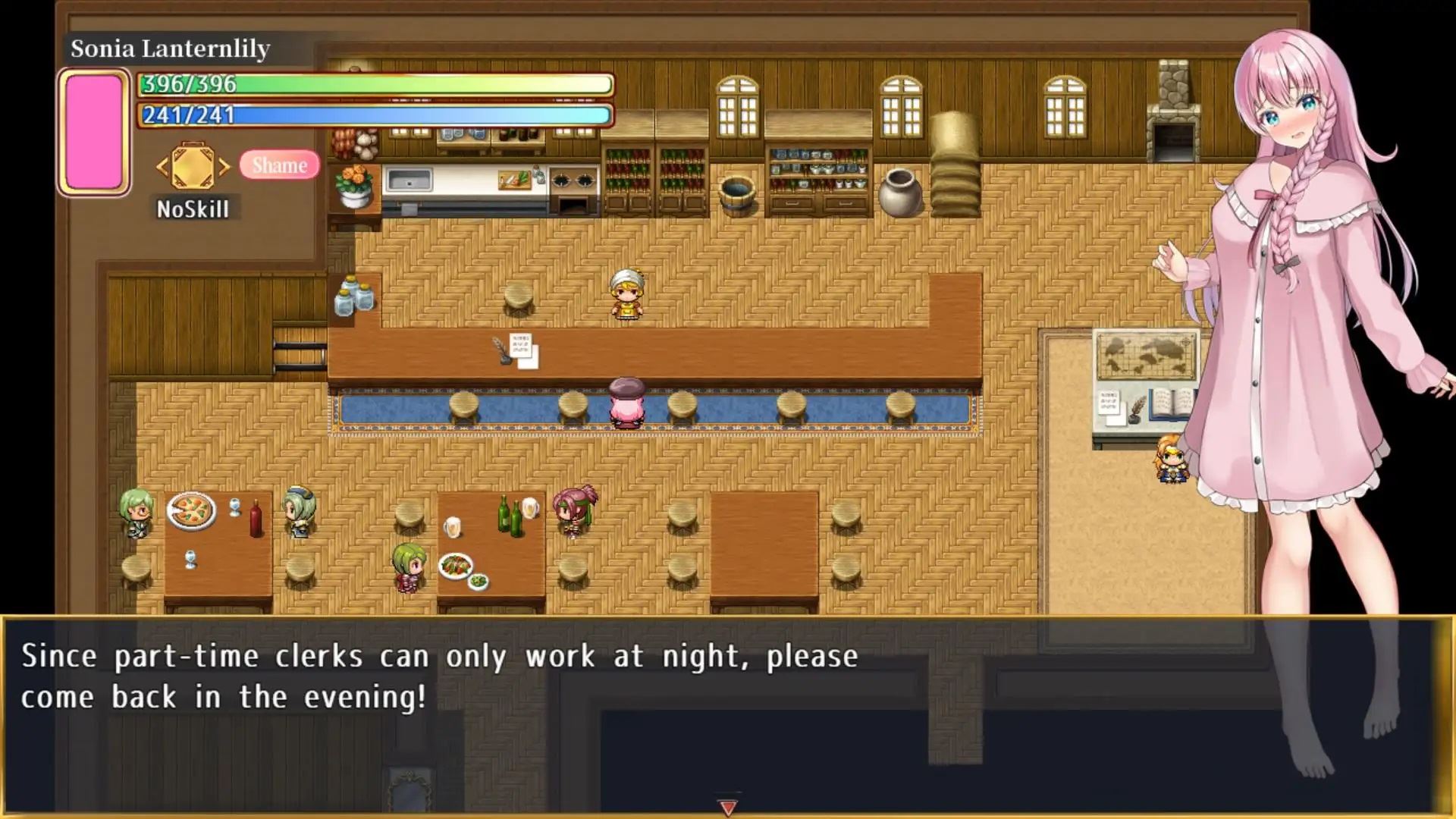Advance dialogue using the red continue arrow
This screenshot has height=819, width=1456.
727,808
